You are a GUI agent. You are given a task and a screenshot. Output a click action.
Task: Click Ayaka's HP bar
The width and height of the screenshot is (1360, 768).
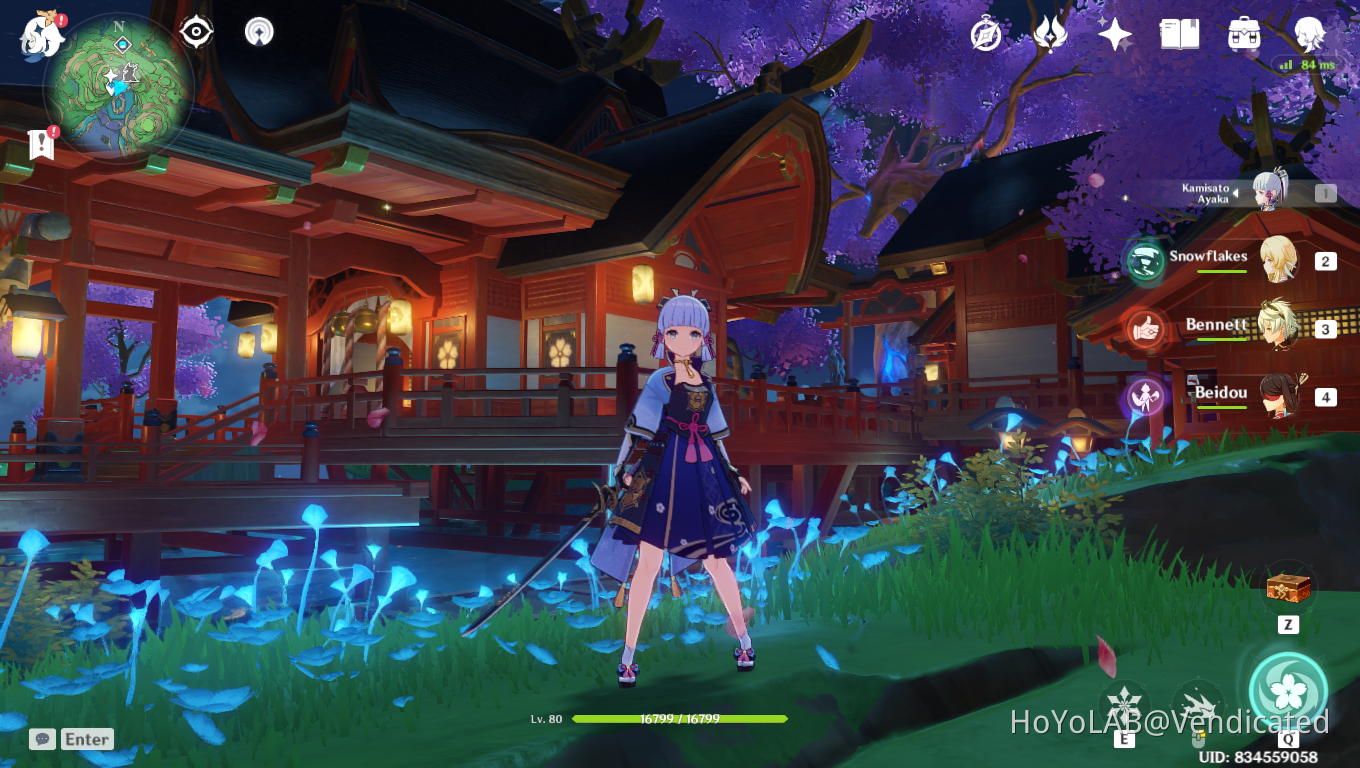tap(680, 718)
